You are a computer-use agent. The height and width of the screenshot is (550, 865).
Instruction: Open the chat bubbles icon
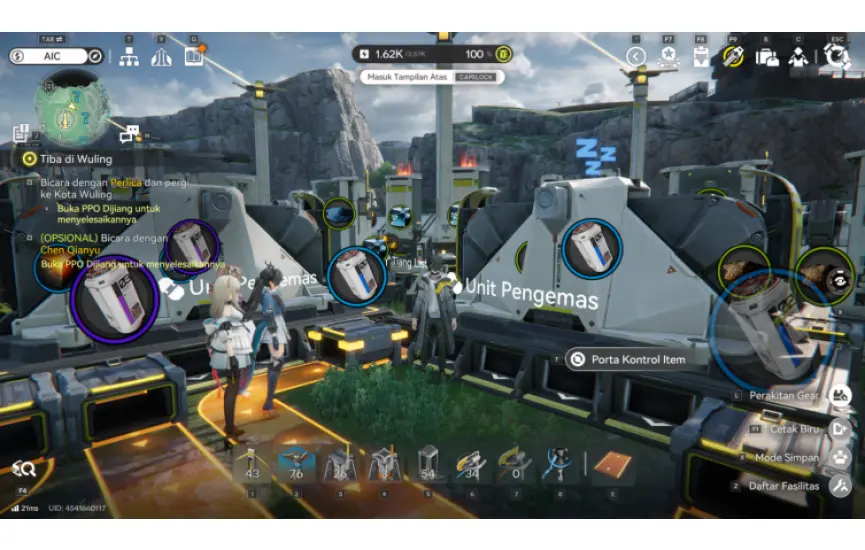129,134
